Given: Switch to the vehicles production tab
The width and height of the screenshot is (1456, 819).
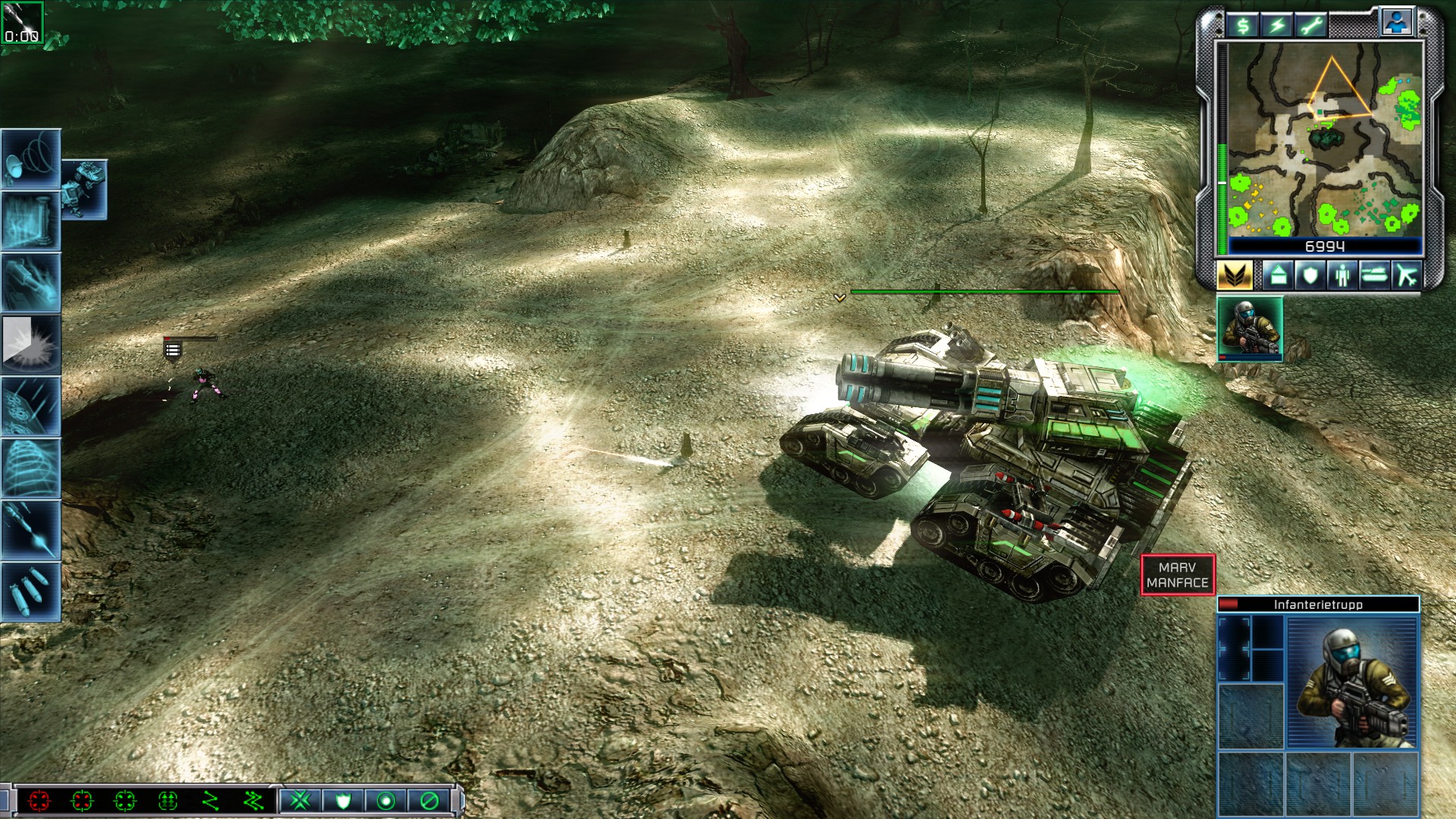Looking at the screenshot, I should [1374, 277].
